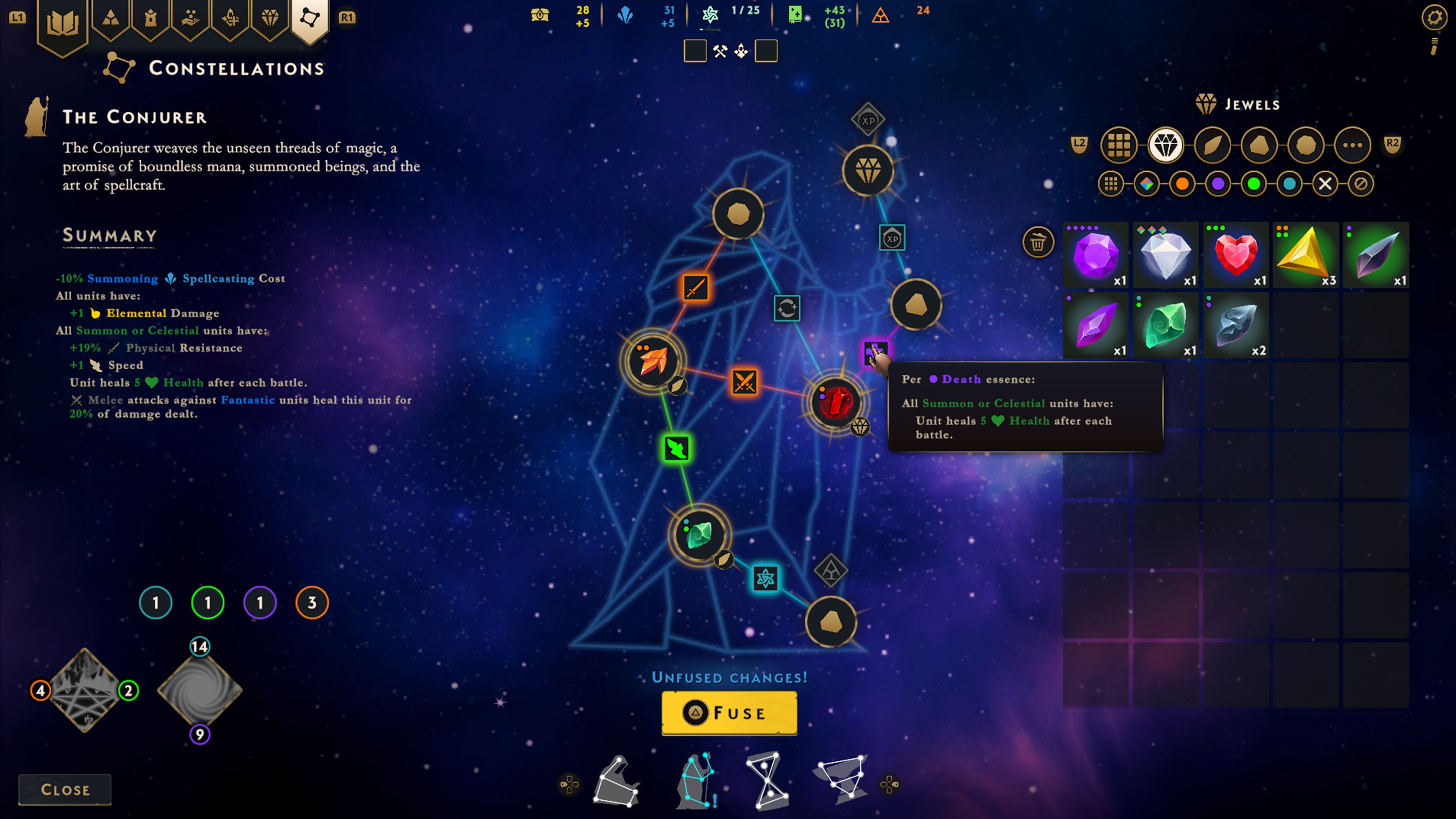Screen dimensions: 1456x819
Task: Toggle the purple Death essence filter circle
Action: tap(1219, 184)
